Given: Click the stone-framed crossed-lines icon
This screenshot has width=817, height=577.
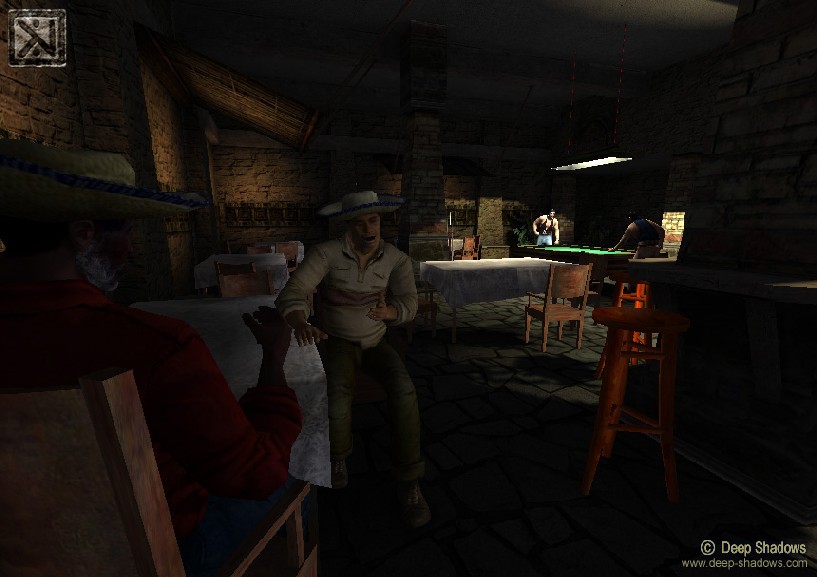Looking at the screenshot, I should (37, 38).
